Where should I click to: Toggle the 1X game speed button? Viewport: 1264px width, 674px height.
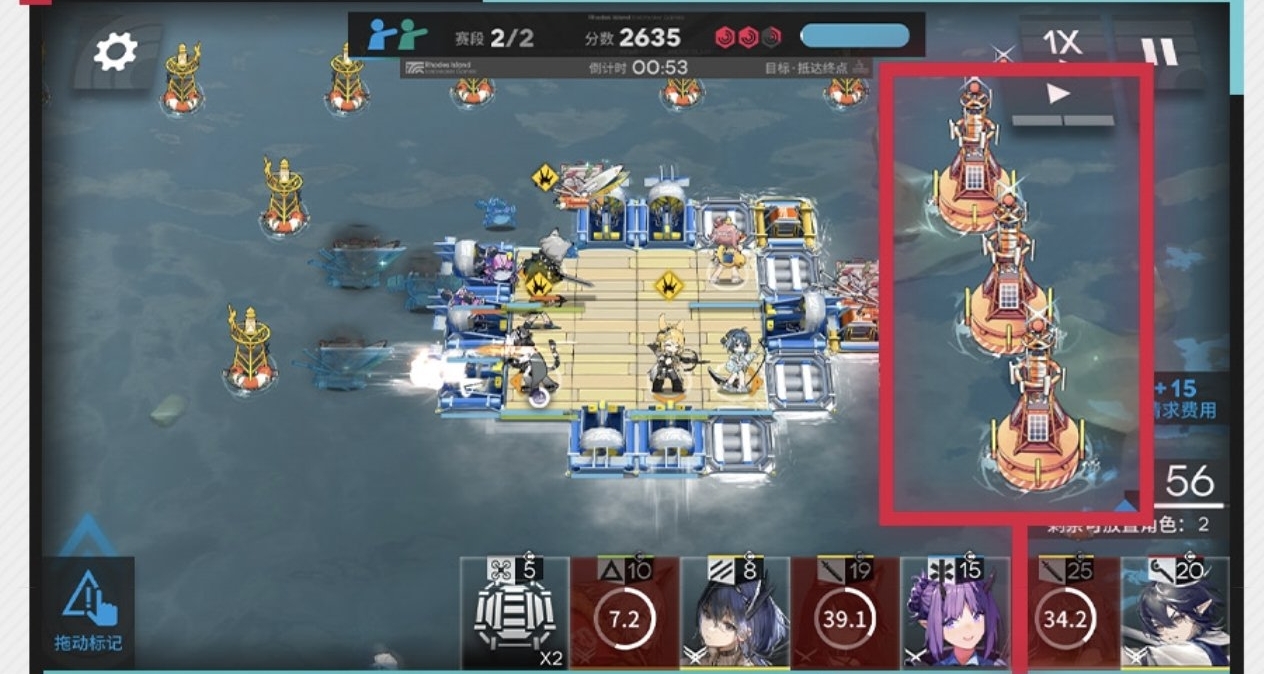tap(1061, 43)
